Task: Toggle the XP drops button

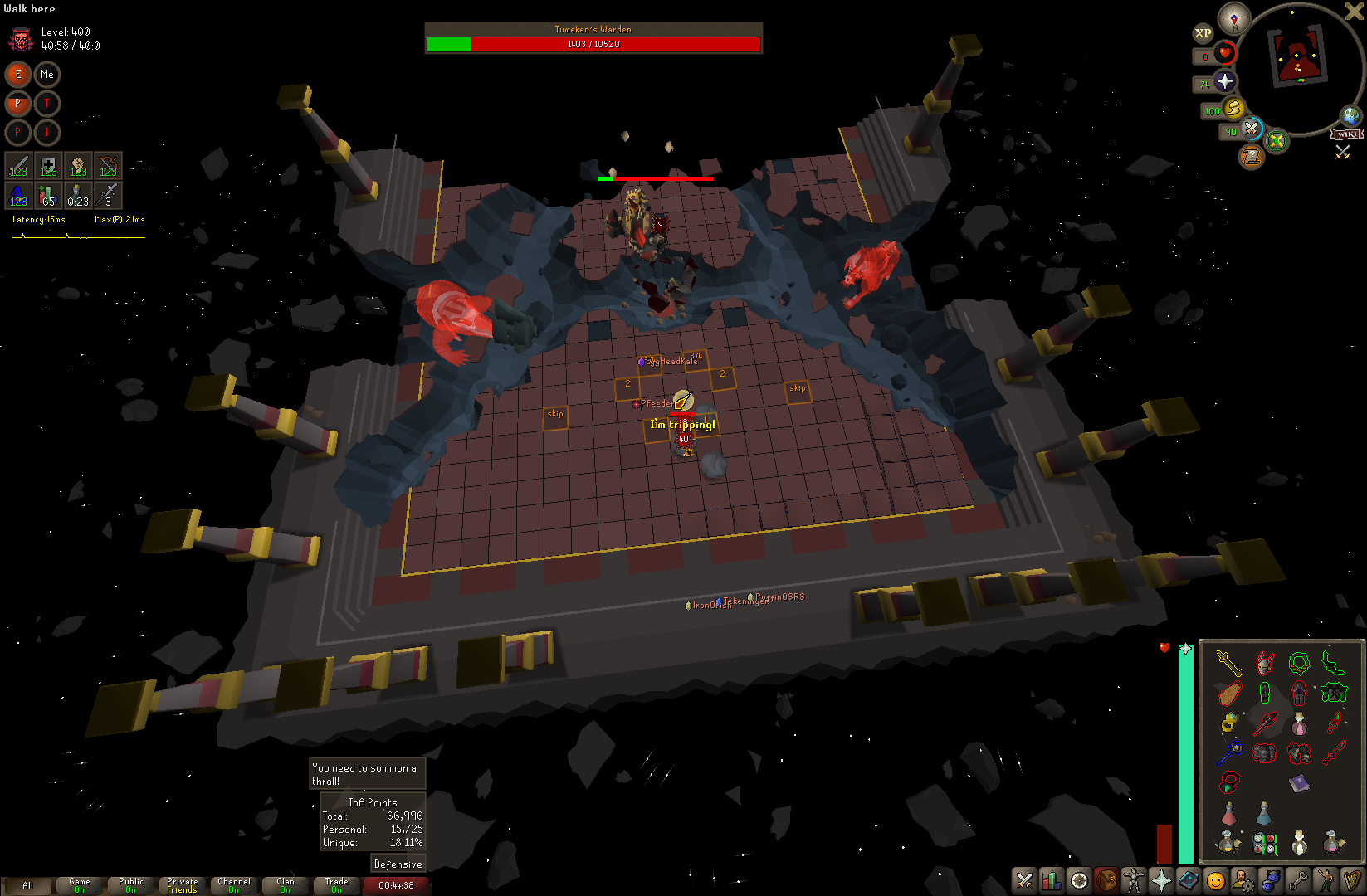Action: pos(1203,33)
